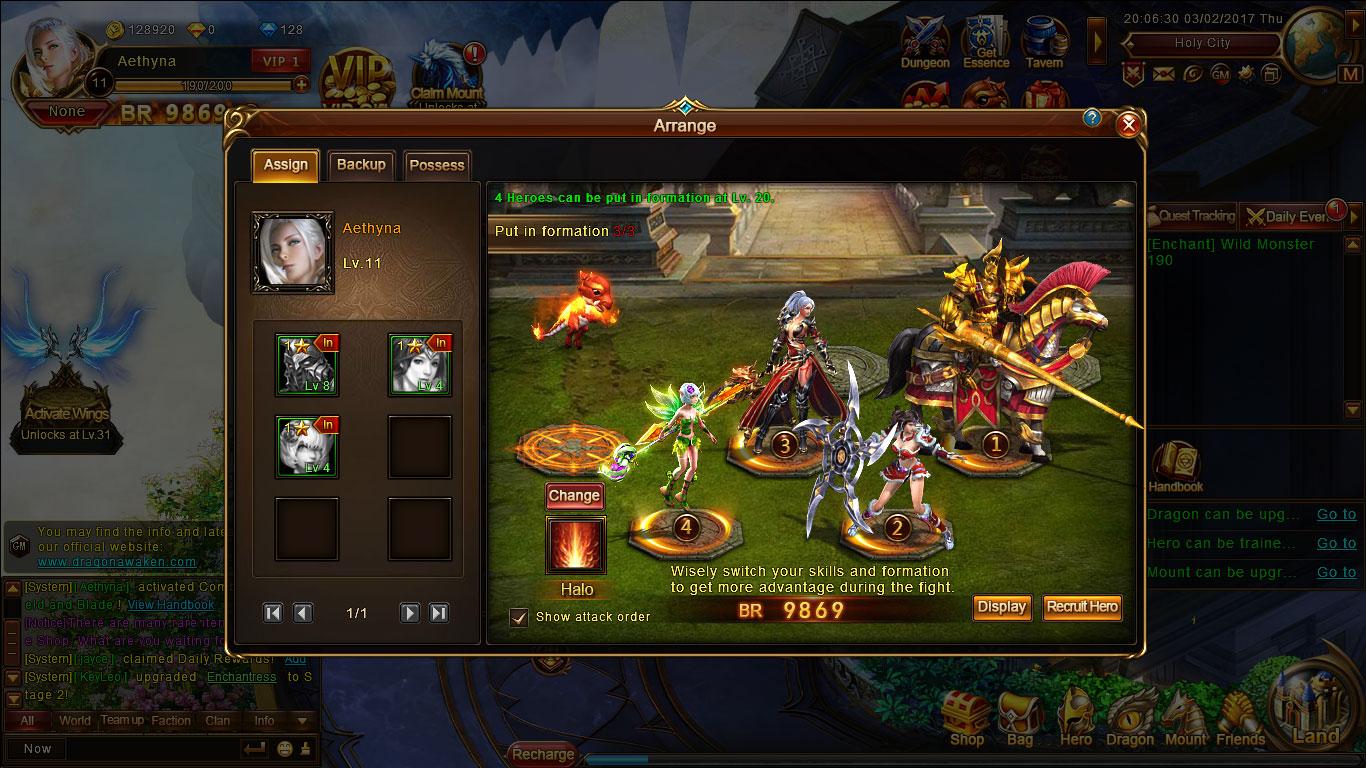Open the Dungeon icon at top right
The height and width of the screenshot is (768, 1366).
[x=924, y=40]
